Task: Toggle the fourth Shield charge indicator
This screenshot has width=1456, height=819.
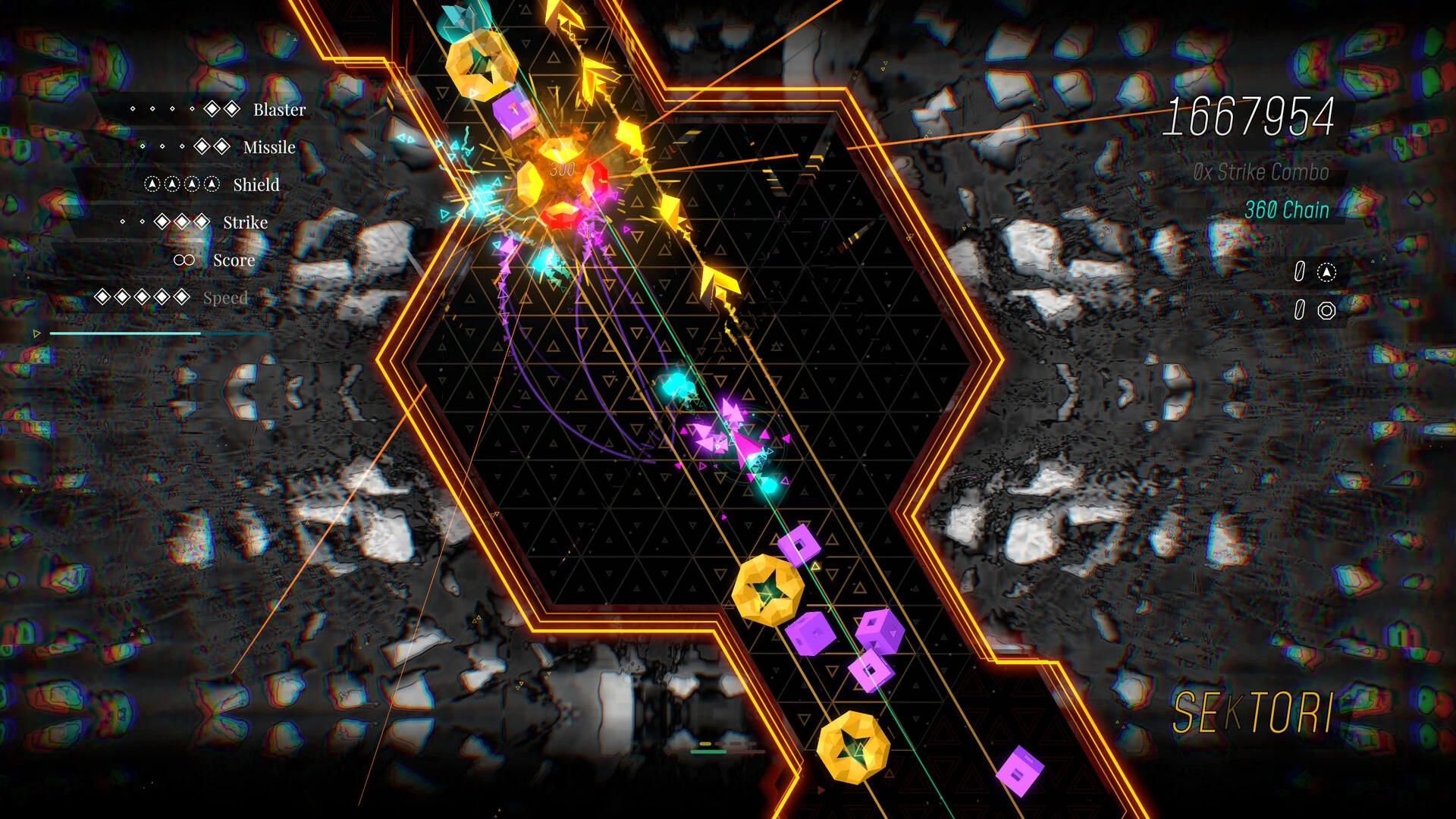Action: click(212, 183)
